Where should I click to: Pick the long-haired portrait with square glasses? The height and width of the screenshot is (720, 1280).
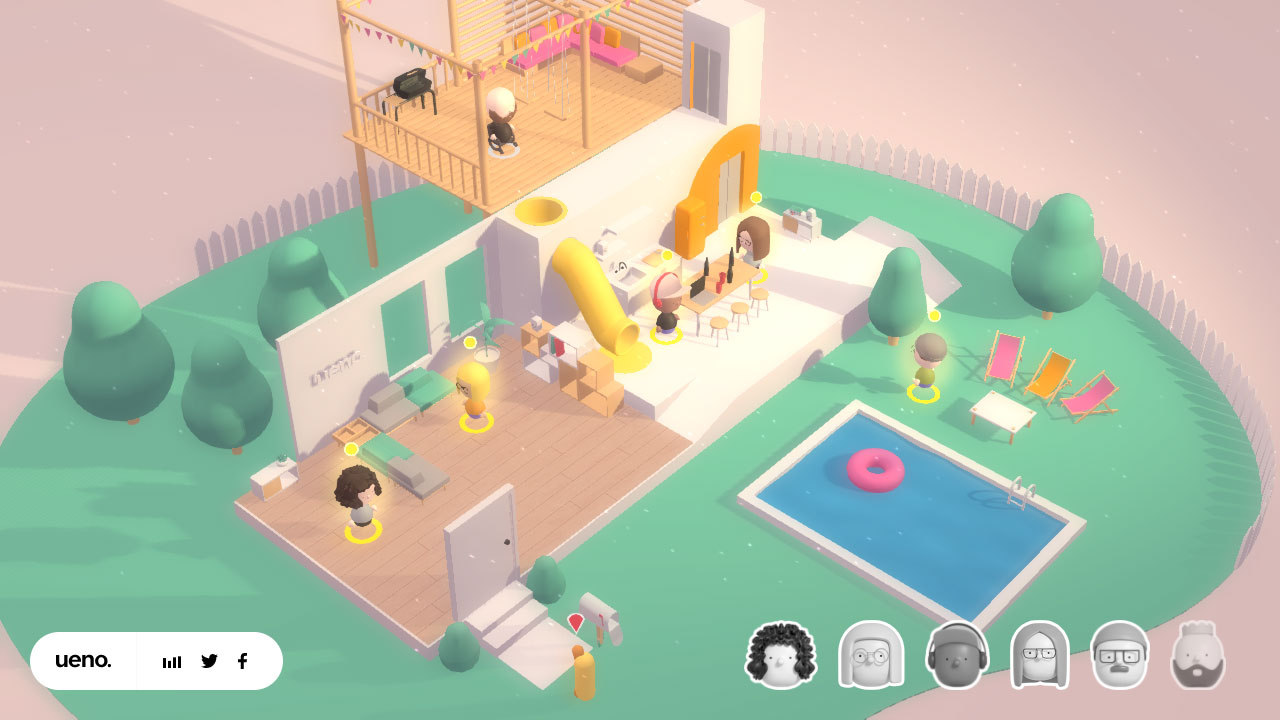click(1040, 656)
